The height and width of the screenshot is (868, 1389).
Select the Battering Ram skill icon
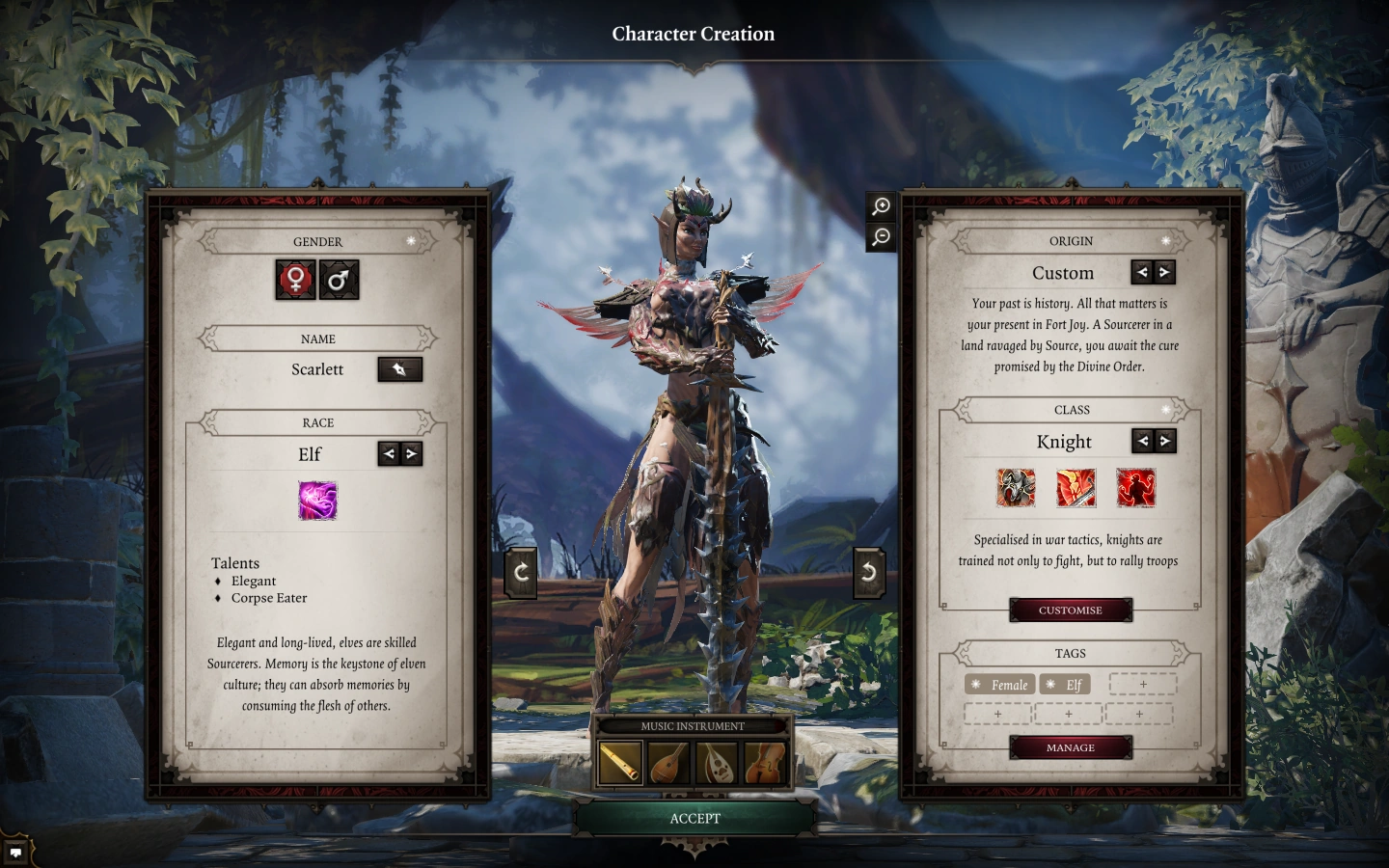pos(1013,488)
